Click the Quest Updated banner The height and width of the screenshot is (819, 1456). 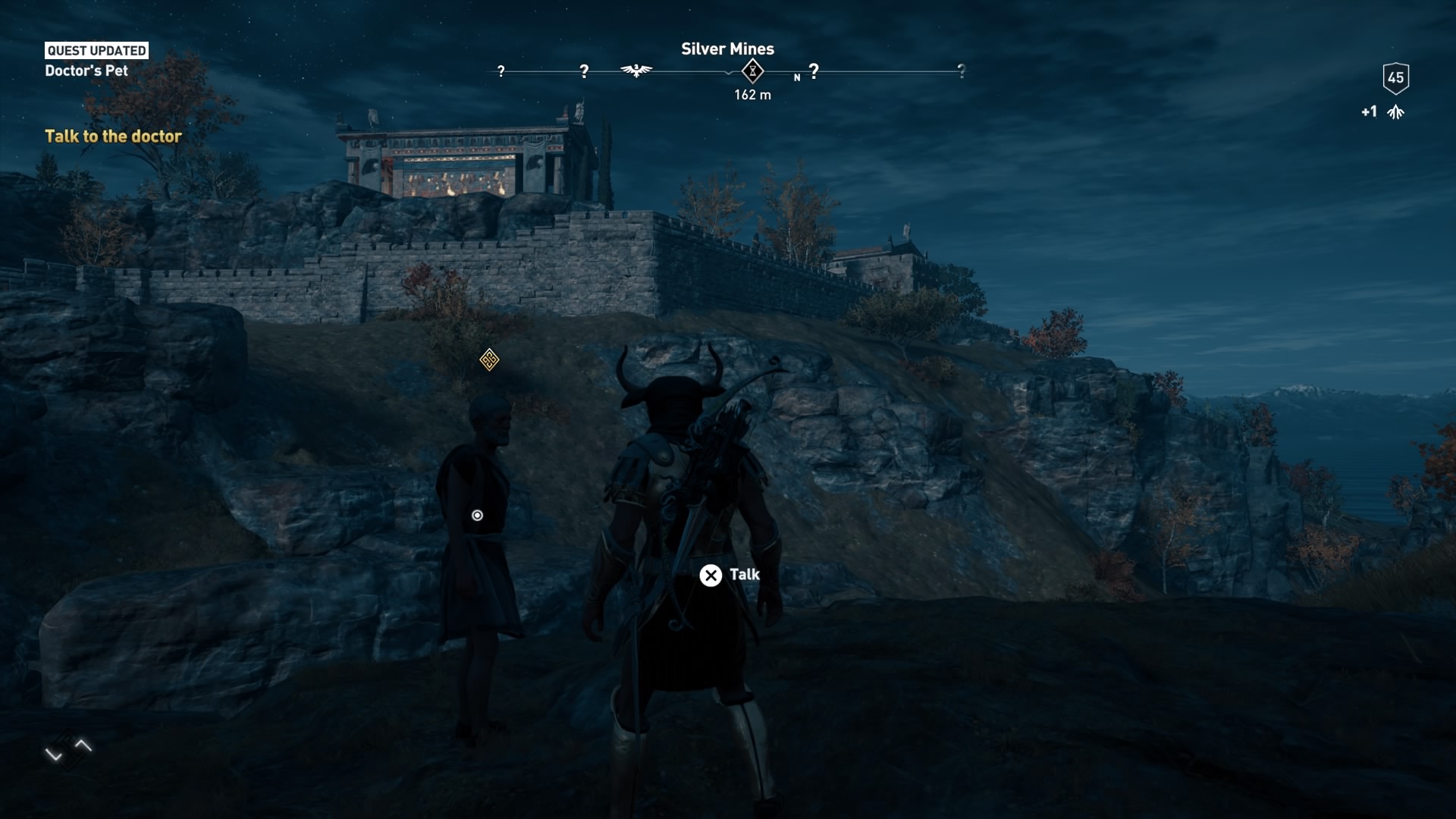pyautogui.click(x=96, y=51)
